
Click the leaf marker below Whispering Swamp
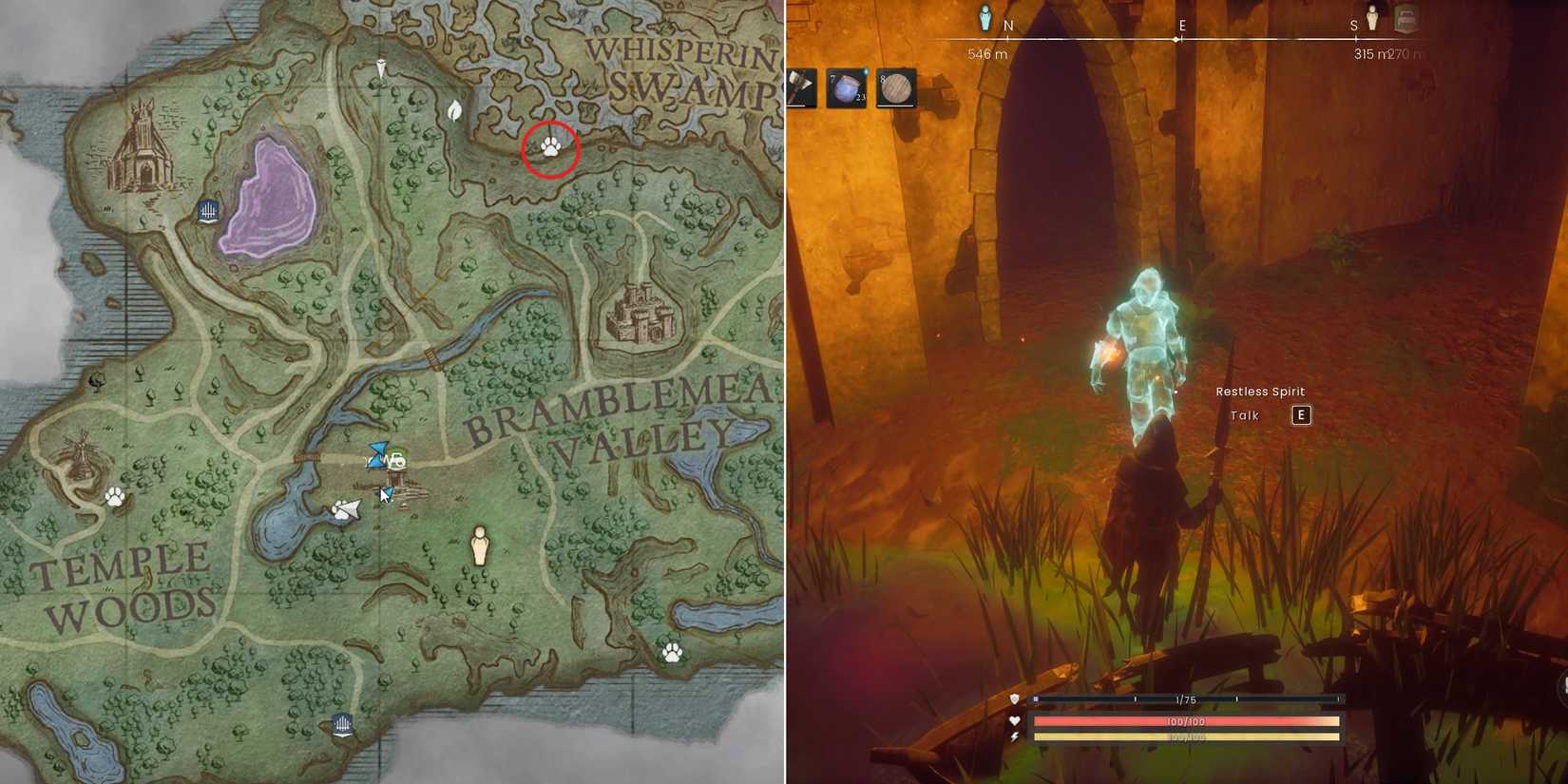(x=453, y=110)
